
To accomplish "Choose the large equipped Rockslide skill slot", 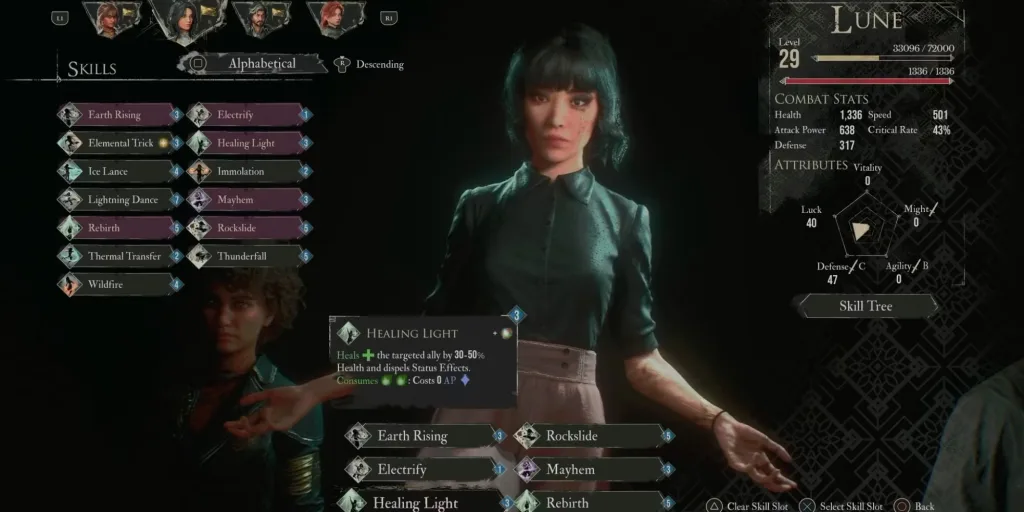I will coord(590,436).
